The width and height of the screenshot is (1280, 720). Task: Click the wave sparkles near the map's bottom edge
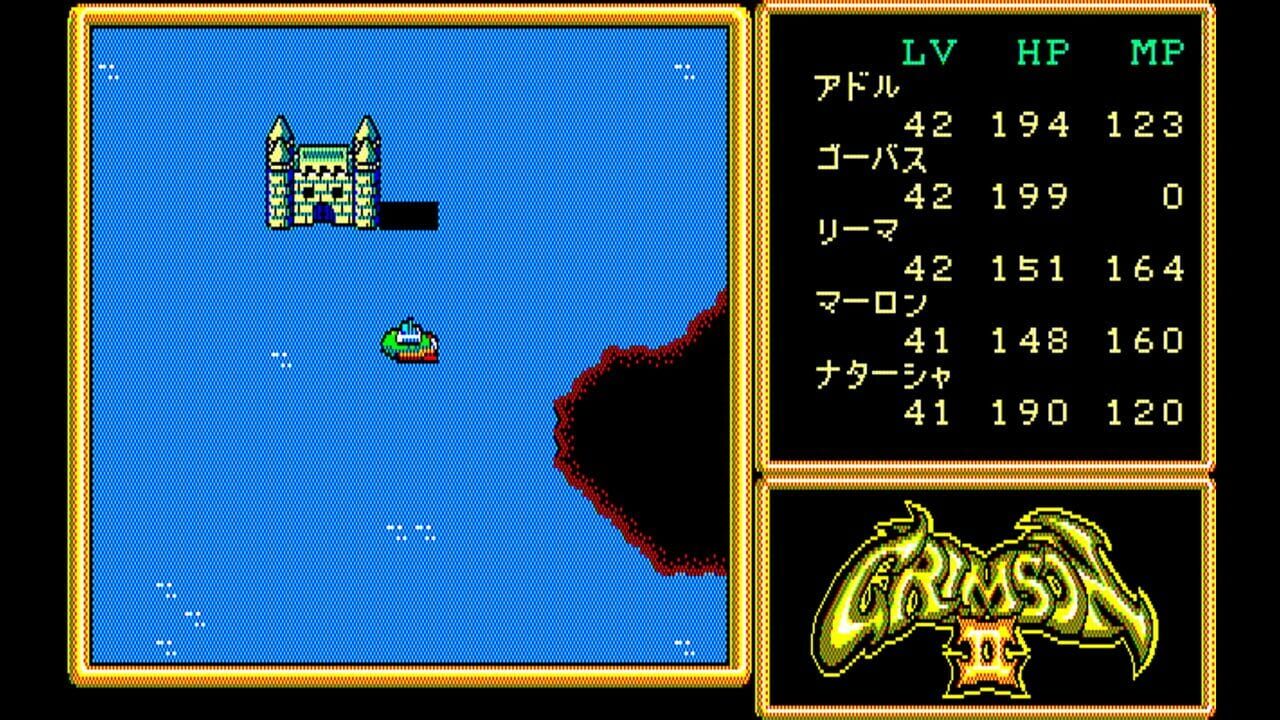click(x=408, y=530)
